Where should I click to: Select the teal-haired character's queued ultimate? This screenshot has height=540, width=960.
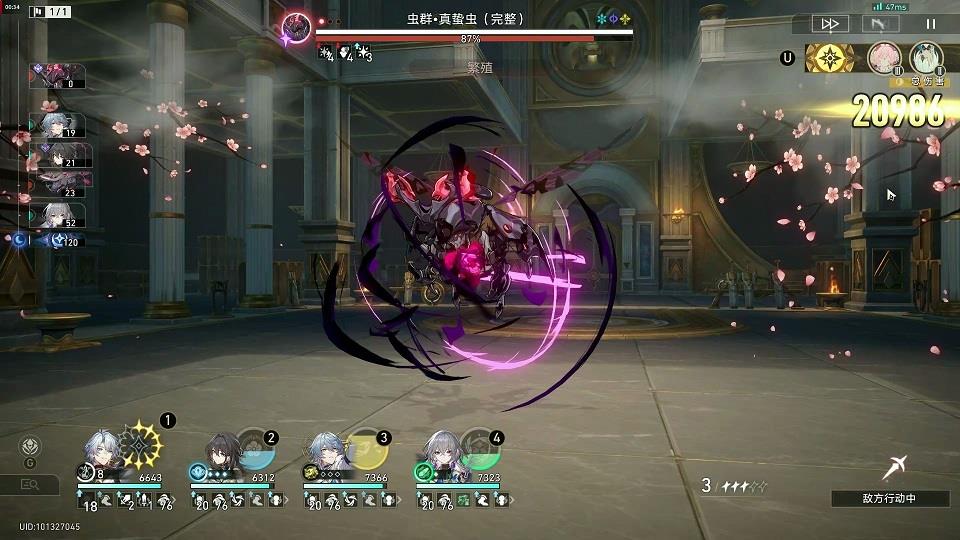coord(927,57)
